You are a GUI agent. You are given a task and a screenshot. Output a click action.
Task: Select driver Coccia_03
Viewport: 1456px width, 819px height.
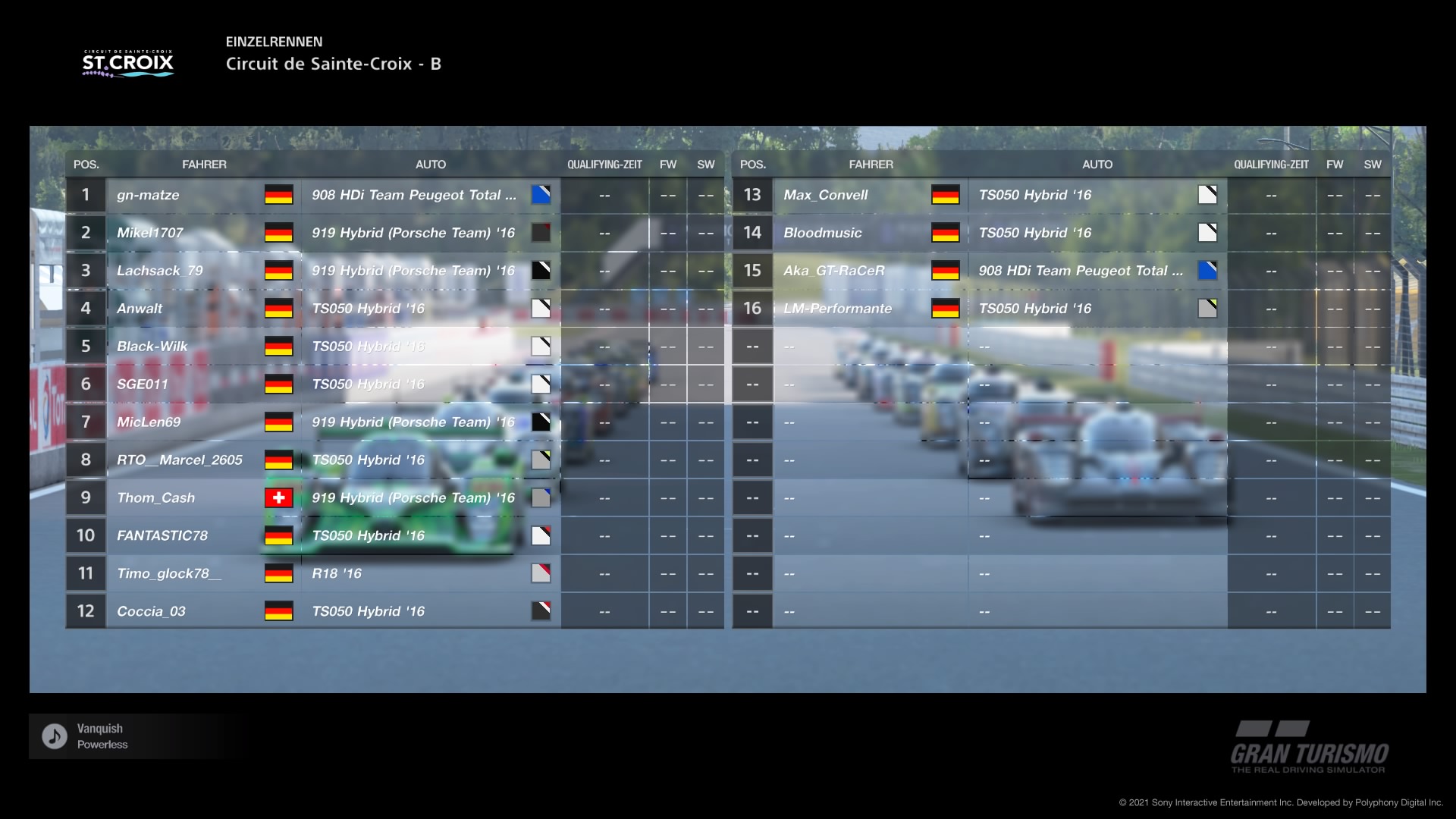pyautogui.click(x=152, y=611)
